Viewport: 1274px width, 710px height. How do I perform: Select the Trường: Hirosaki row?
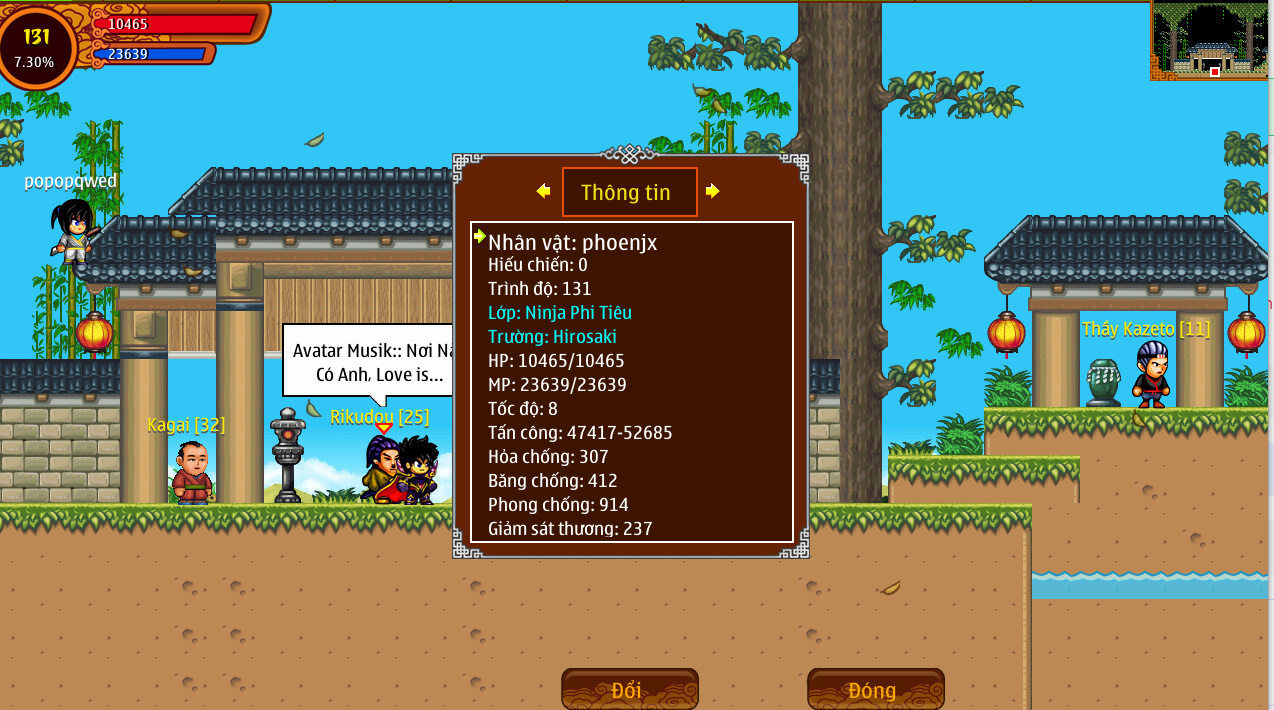pos(552,337)
